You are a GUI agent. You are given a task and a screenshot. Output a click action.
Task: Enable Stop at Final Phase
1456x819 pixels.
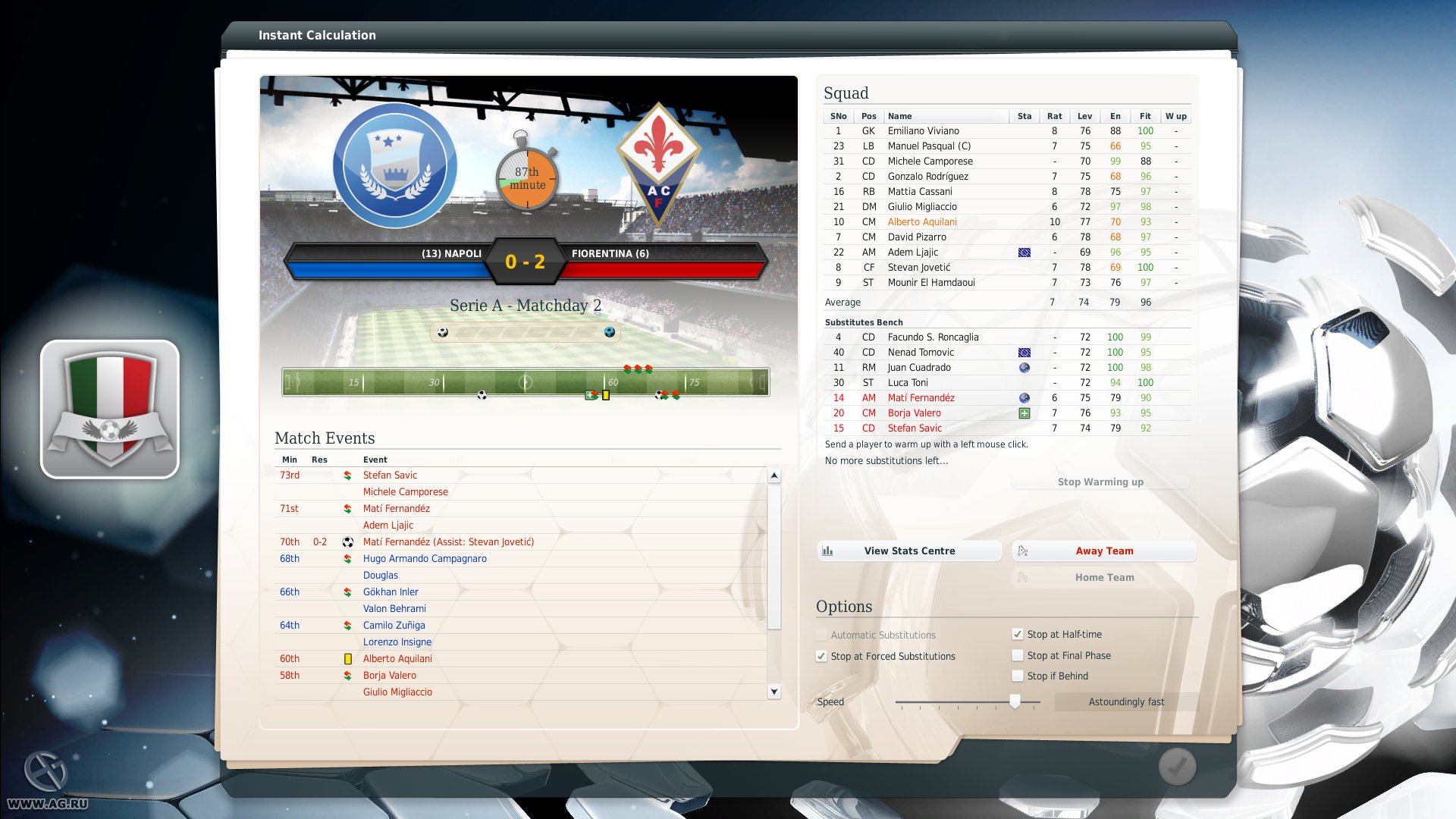(1017, 655)
